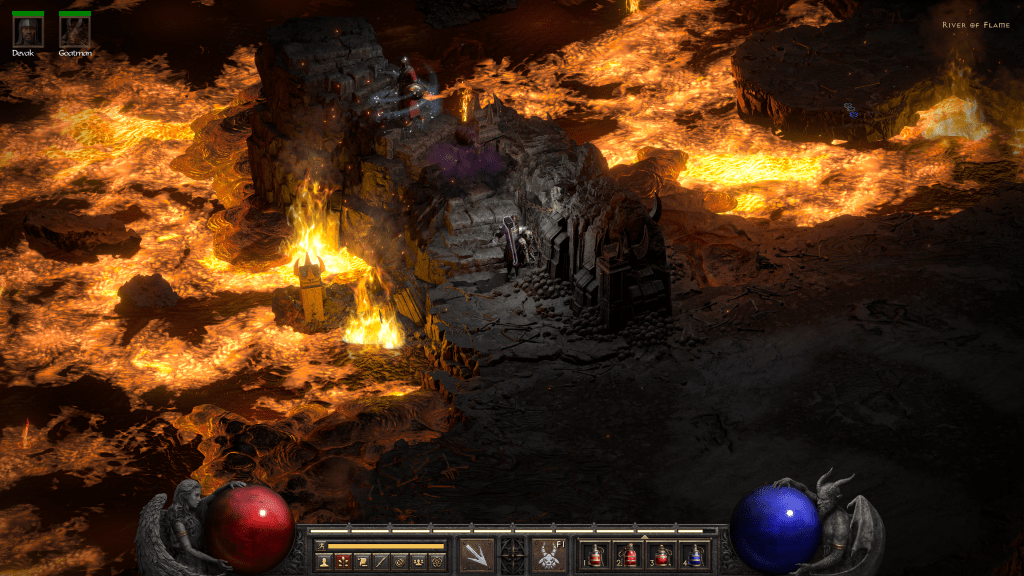This screenshot has height=576, width=1024.
Task: Expand the belt using the small arrow
Action: pyautogui.click(x=644, y=537)
